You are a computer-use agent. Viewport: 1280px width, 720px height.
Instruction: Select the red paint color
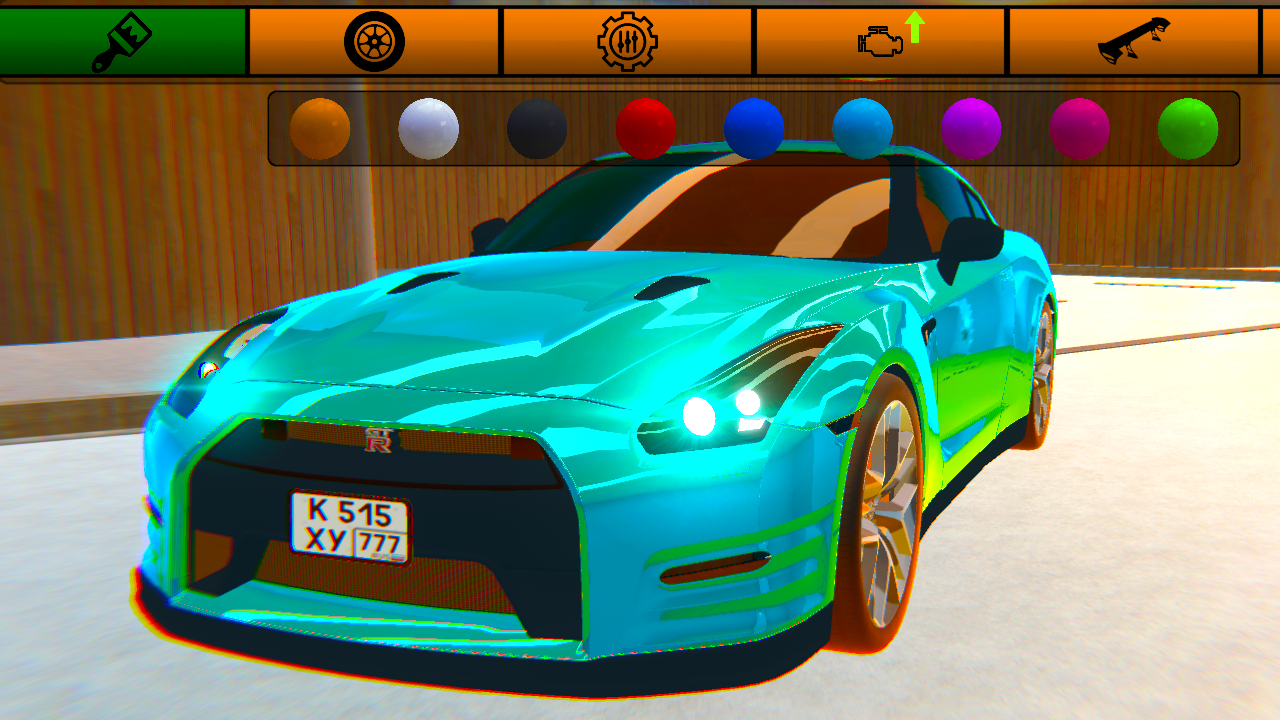click(x=645, y=128)
